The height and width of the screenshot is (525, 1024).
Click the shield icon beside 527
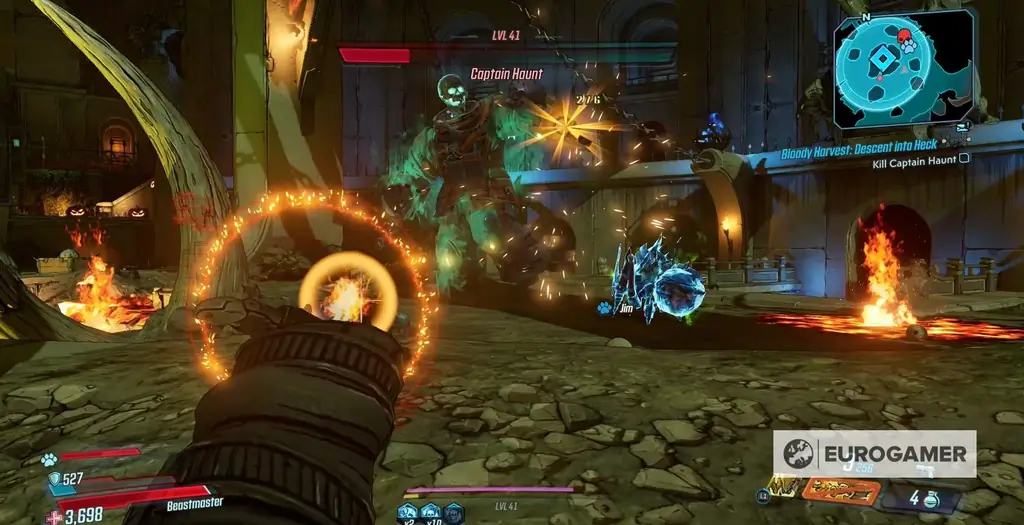(54, 479)
